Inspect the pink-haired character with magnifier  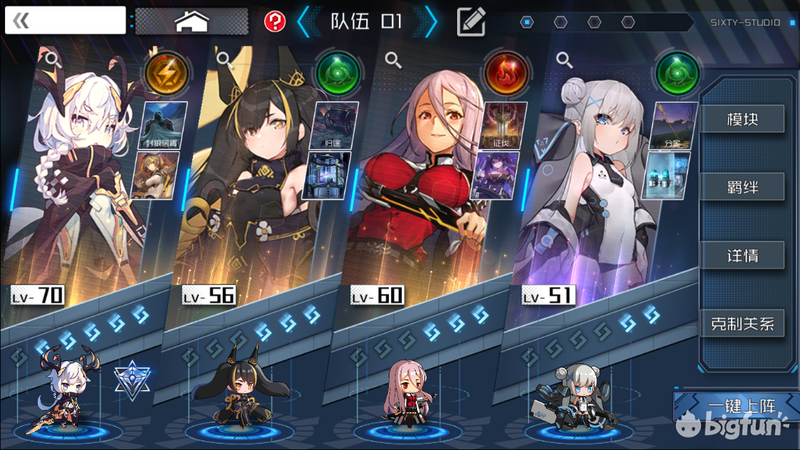[394, 61]
